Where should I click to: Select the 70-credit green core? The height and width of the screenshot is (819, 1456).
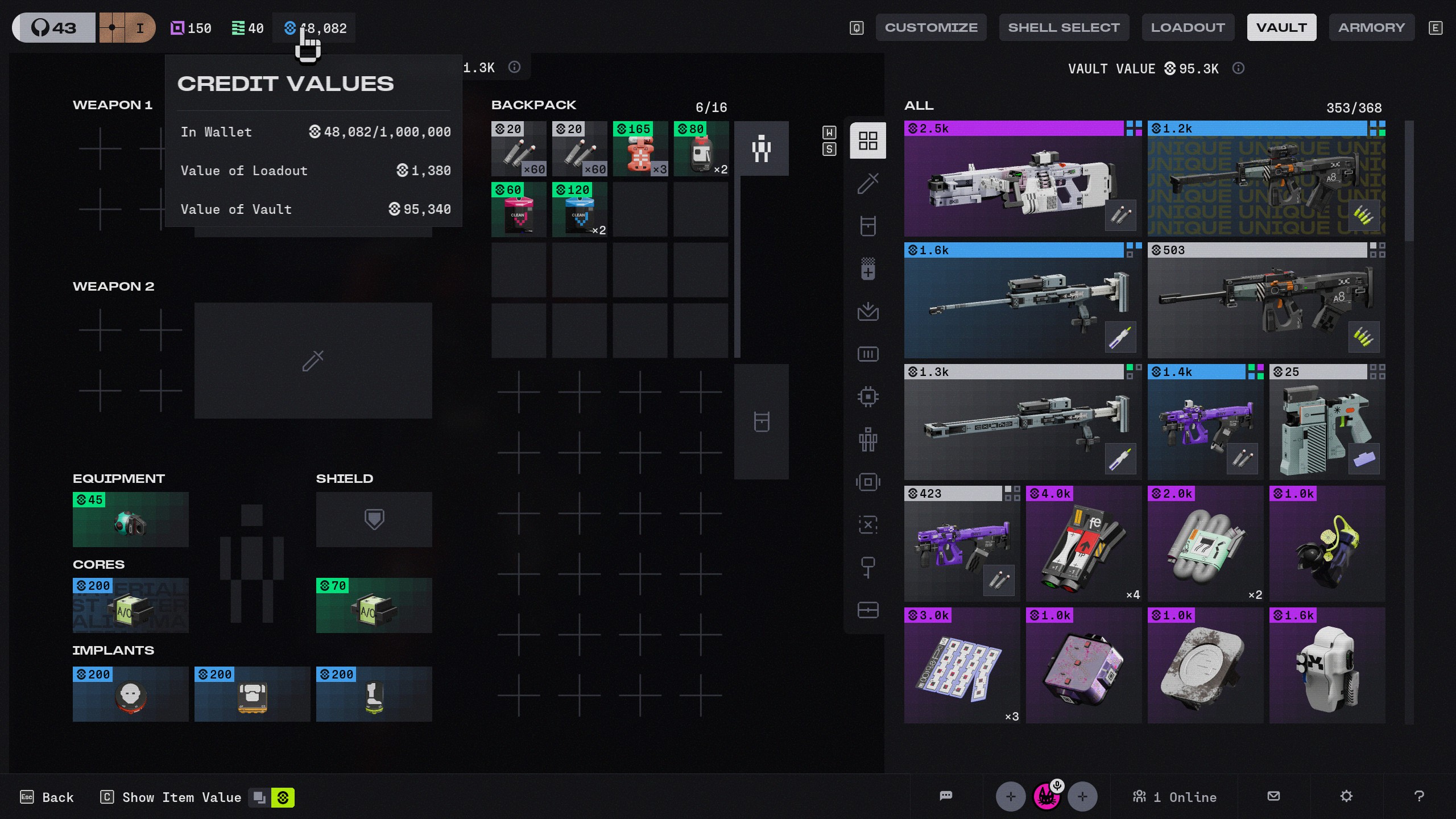tap(374, 606)
